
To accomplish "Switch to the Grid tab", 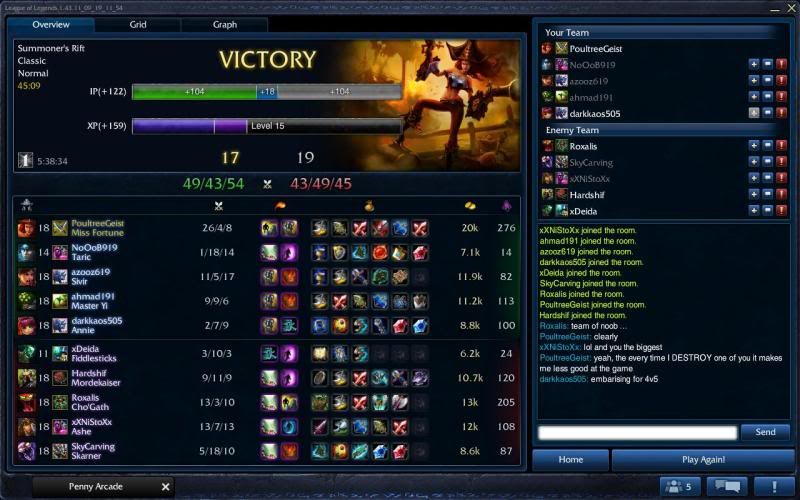I will tap(138, 24).
